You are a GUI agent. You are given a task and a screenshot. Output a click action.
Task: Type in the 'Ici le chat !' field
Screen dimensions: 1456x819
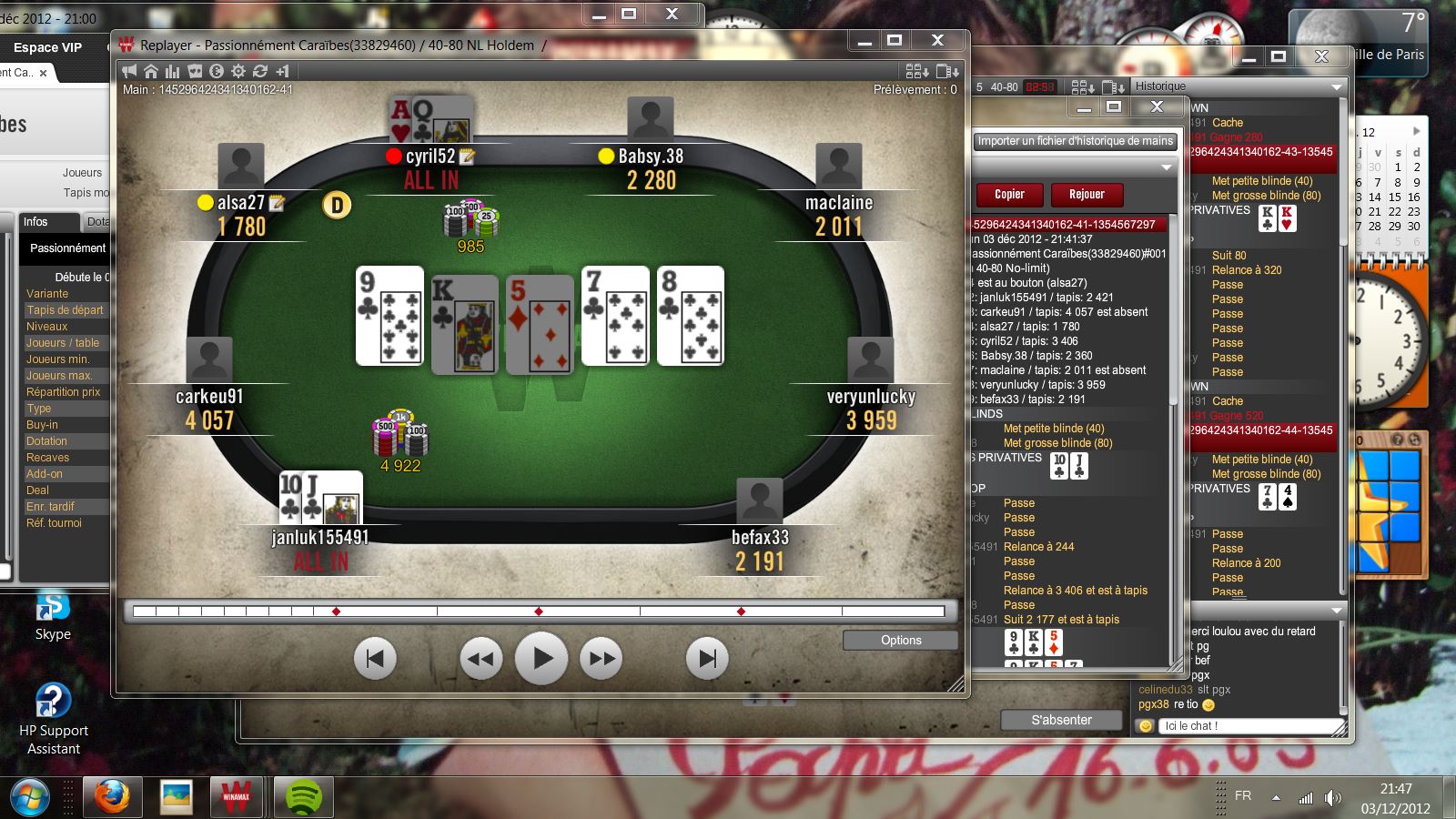1251,726
